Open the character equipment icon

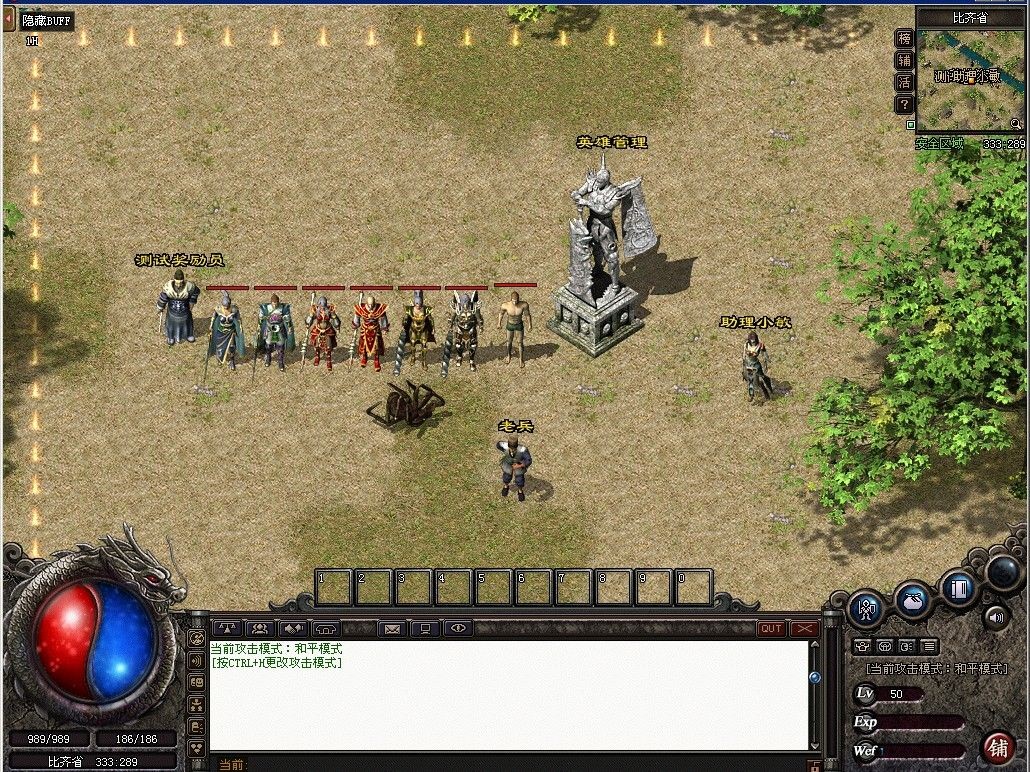pyautogui.click(x=866, y=608)
